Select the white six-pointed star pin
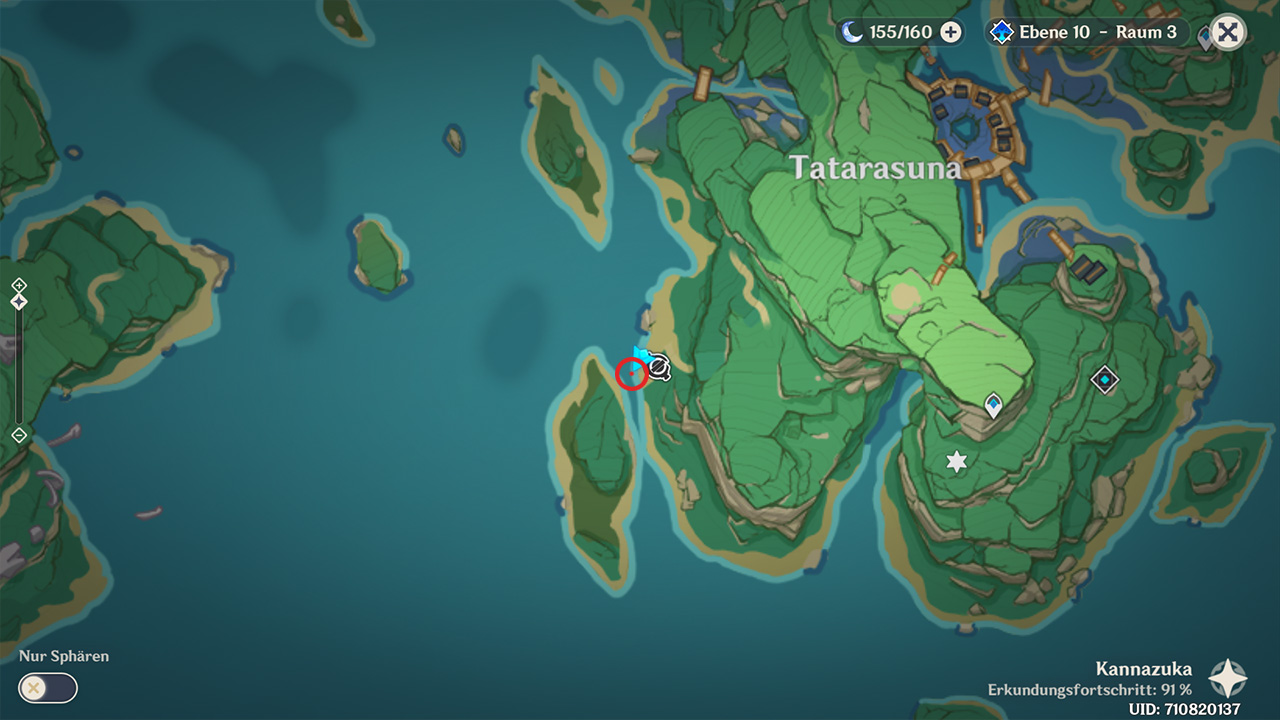 tap(957, 461)
